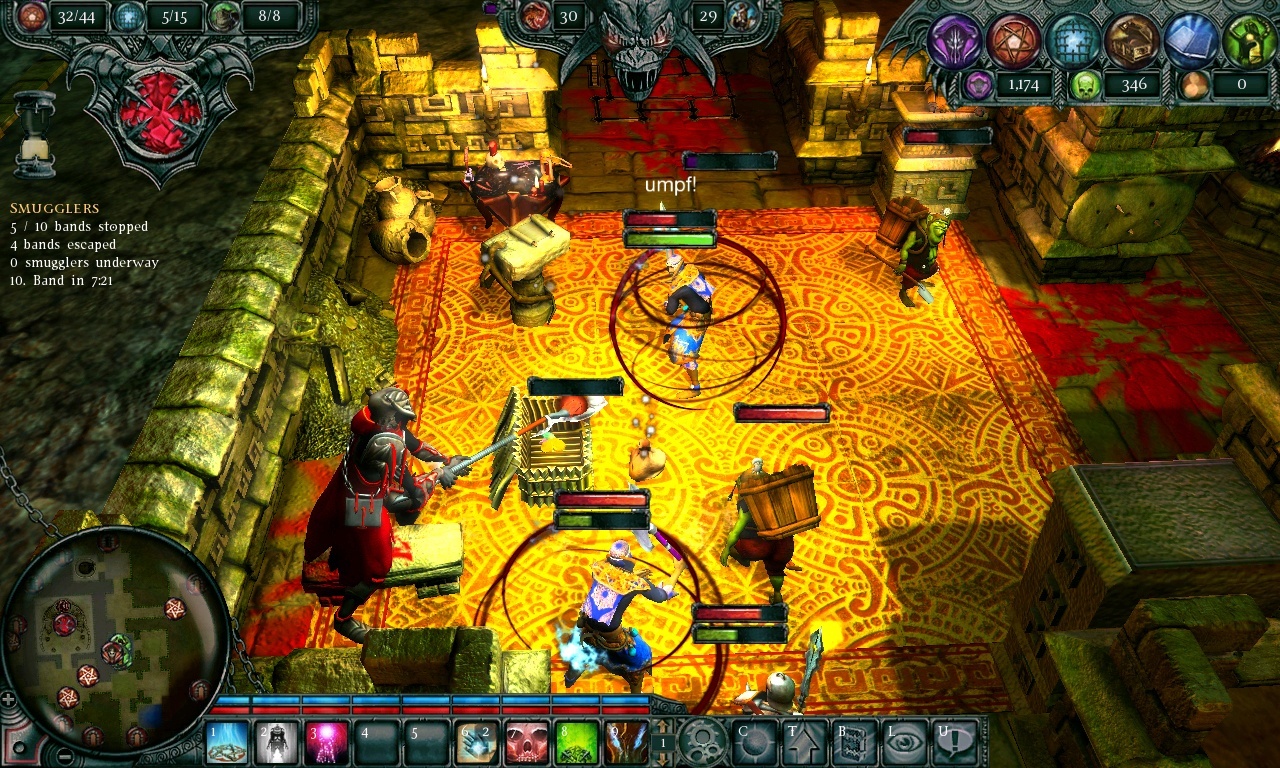Viewport: 1280px width, 768px height.
Task: Select the spectral armor spell in slot 2
Action: click(278, 743)
